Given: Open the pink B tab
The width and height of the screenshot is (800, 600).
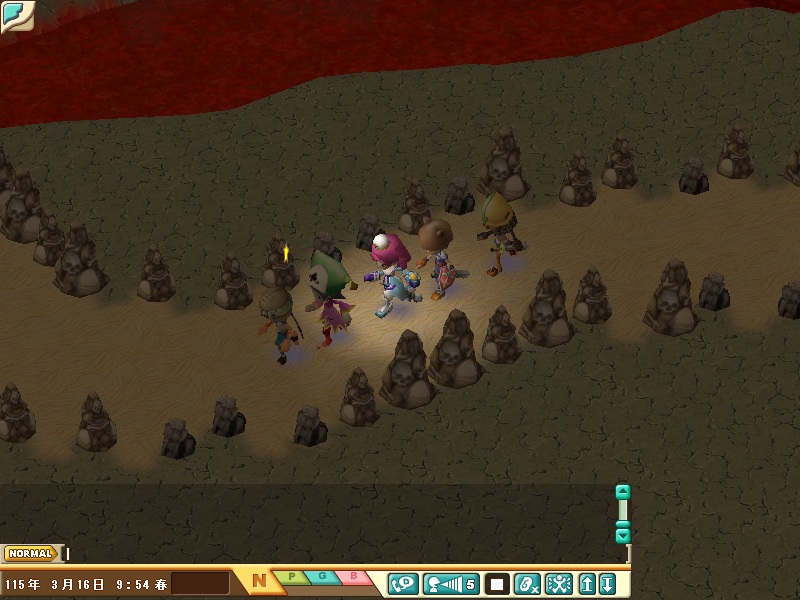Looking at the screenshot, I should tap(353, 577).
